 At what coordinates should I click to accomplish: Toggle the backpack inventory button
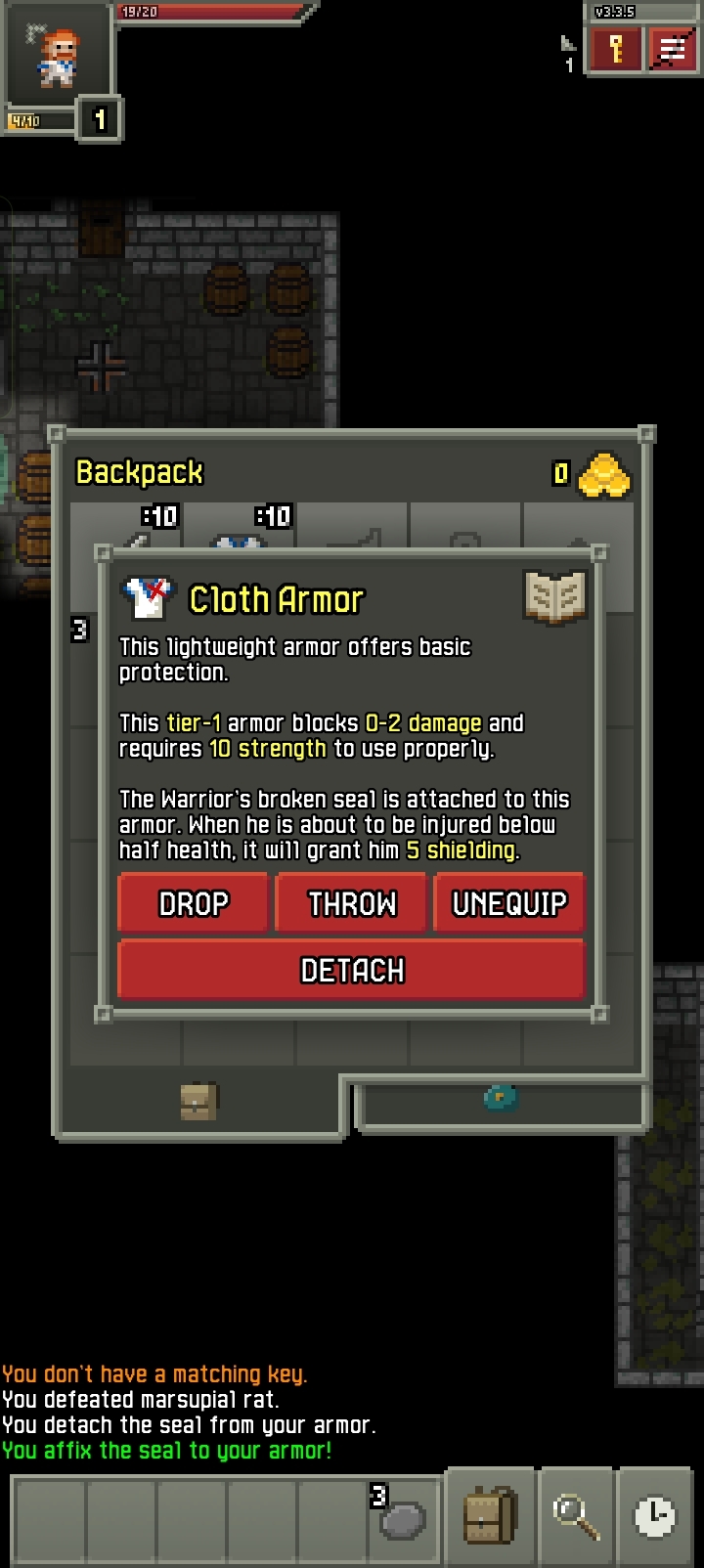point(490,1517)
